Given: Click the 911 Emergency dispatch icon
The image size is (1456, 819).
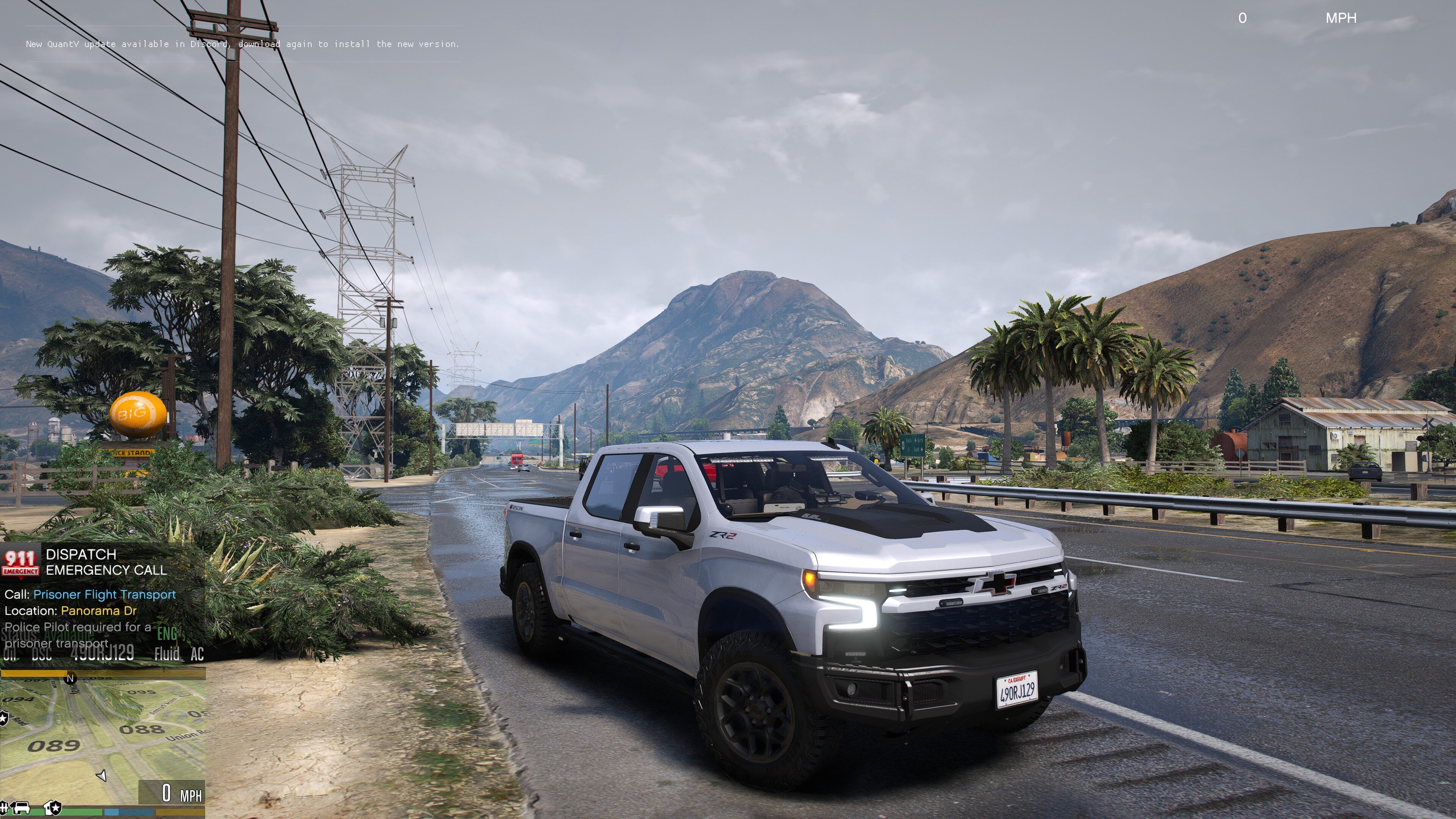Looking at the screenshot, I should tap(20, 562).
